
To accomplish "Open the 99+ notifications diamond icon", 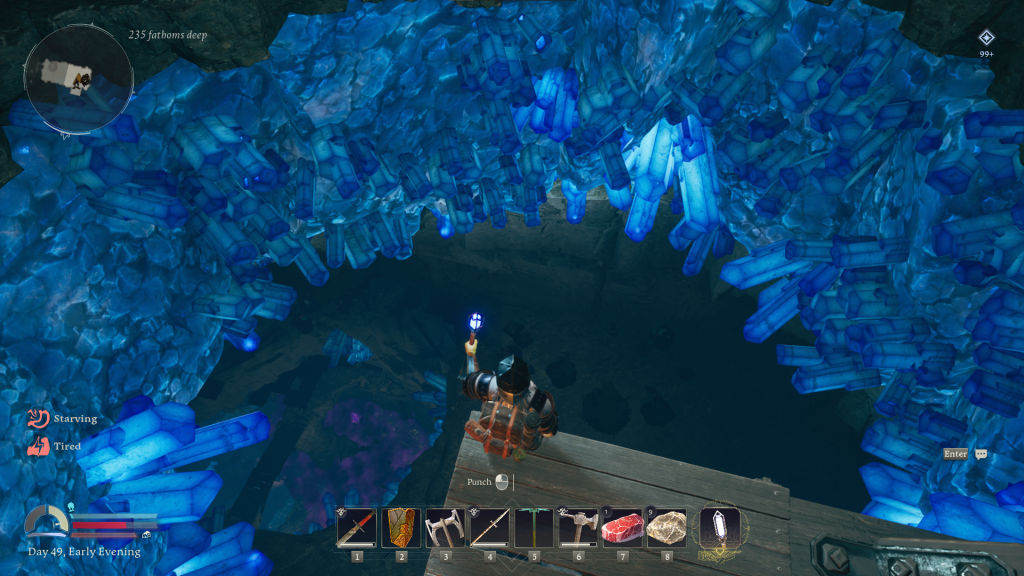I will pyautogui.click(x=986, y=38).
